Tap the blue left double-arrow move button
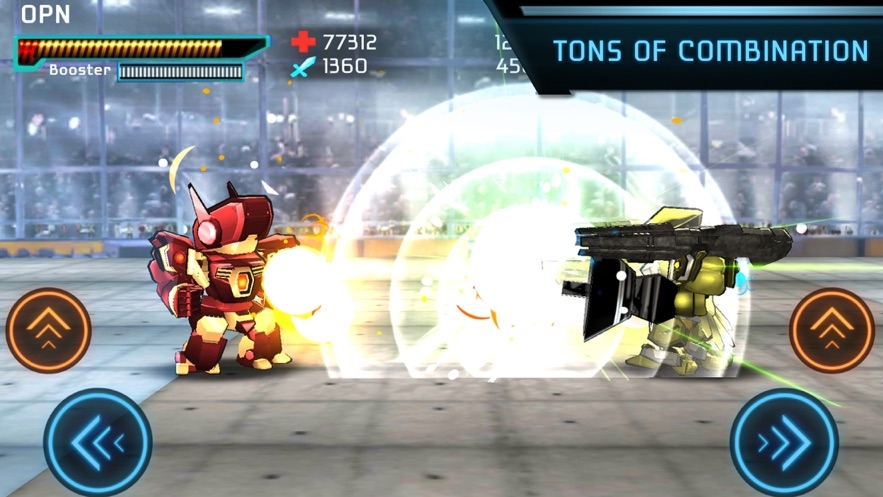Screen dimensions: 883x497 (97, 441)
